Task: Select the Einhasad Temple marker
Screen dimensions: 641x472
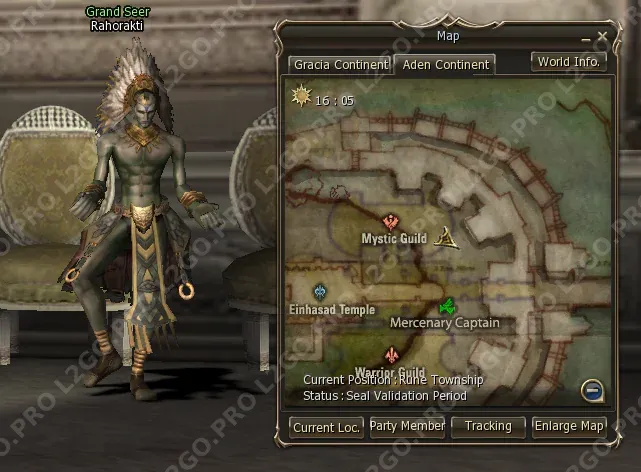Action: click(320, 292)
